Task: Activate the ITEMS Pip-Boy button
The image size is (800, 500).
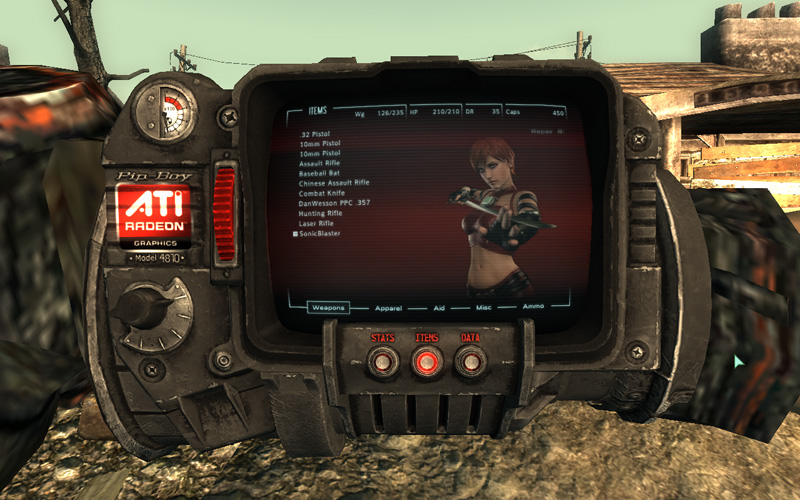Action: point(427,361)
